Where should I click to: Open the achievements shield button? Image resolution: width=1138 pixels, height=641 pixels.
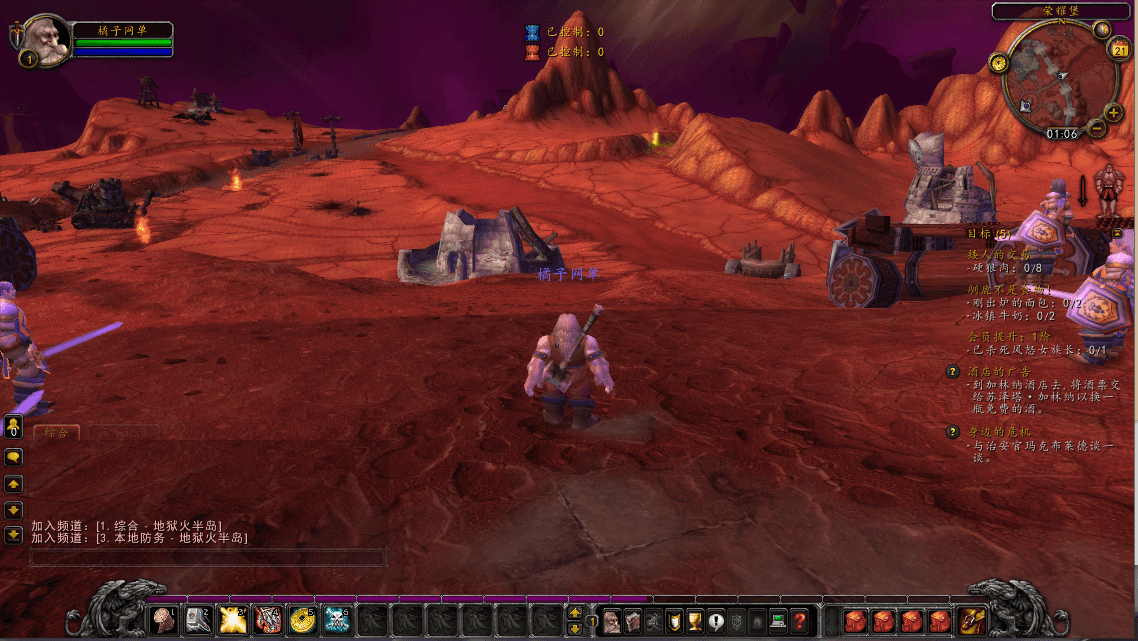(674, 621)
